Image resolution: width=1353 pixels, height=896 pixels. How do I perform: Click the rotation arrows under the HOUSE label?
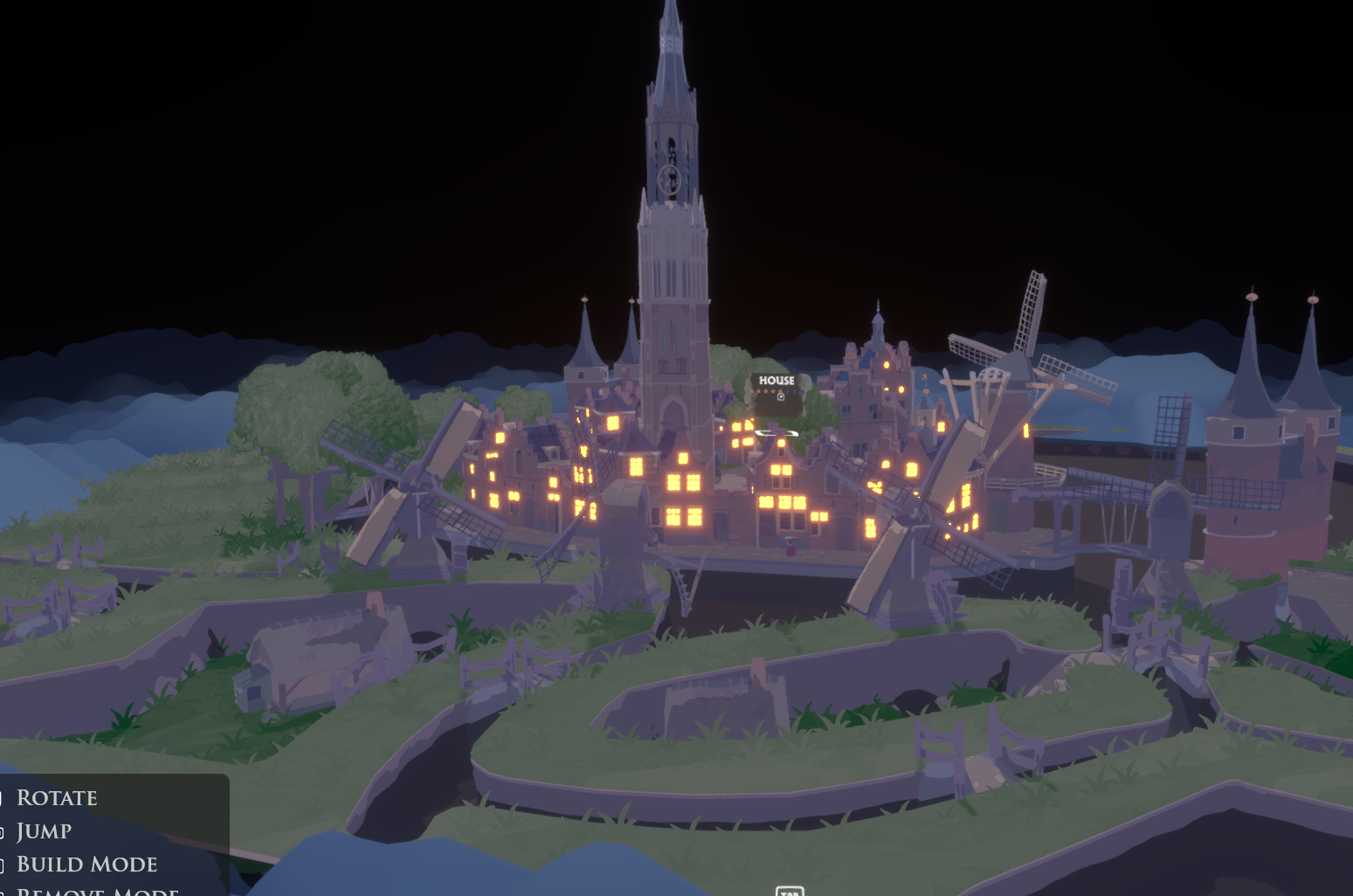[x=777, y=433]
